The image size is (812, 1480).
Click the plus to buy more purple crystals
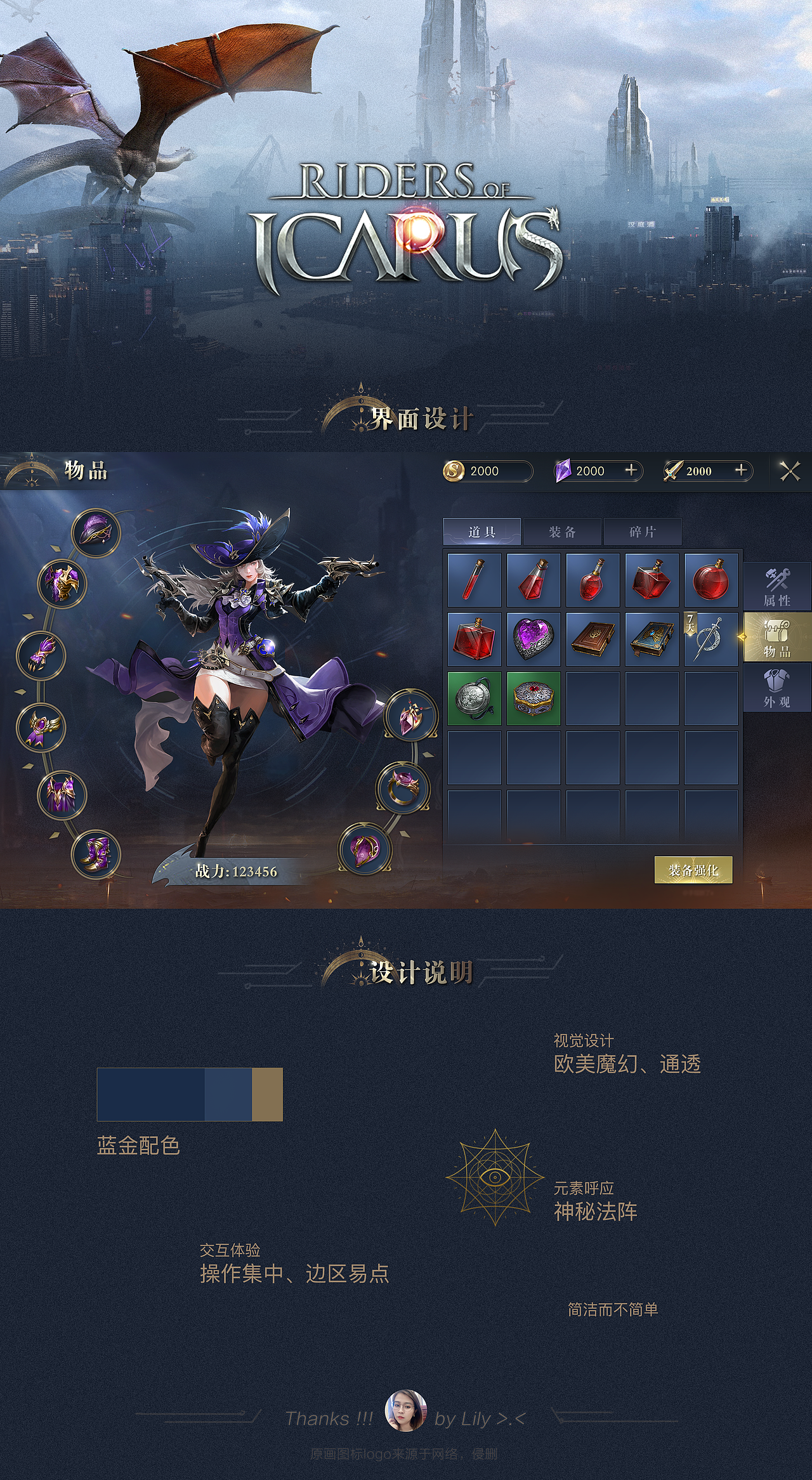pos(630,471)
